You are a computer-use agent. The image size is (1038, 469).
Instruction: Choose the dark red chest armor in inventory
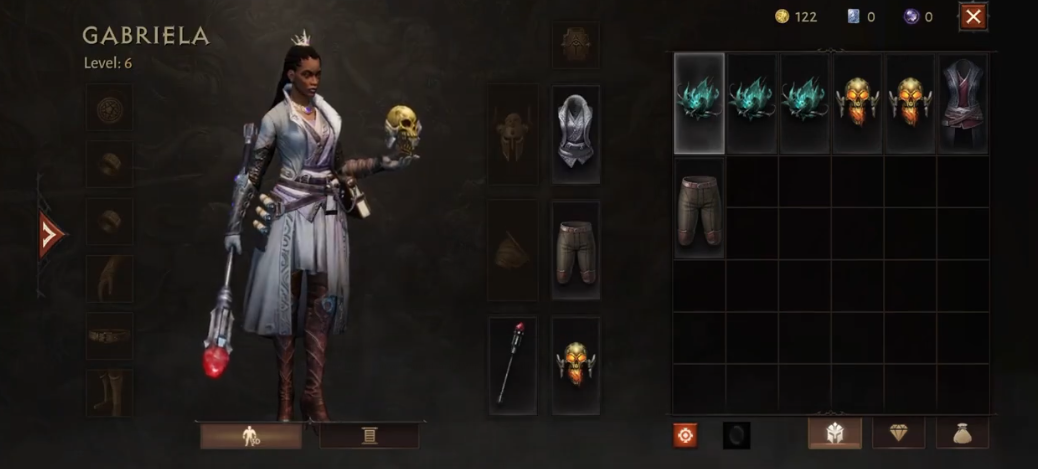point(963,103)
